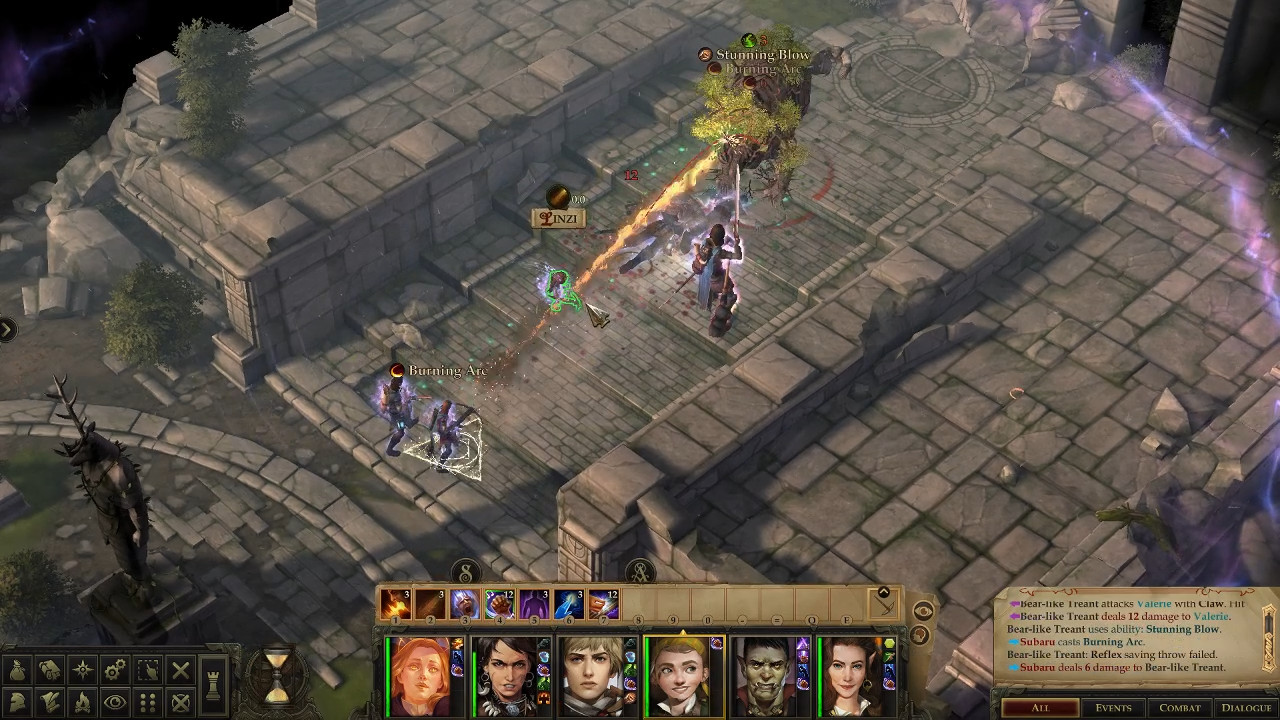The image size is (1280, 720).
Task: Open the inventory bag icon
Action: [19, 670]
